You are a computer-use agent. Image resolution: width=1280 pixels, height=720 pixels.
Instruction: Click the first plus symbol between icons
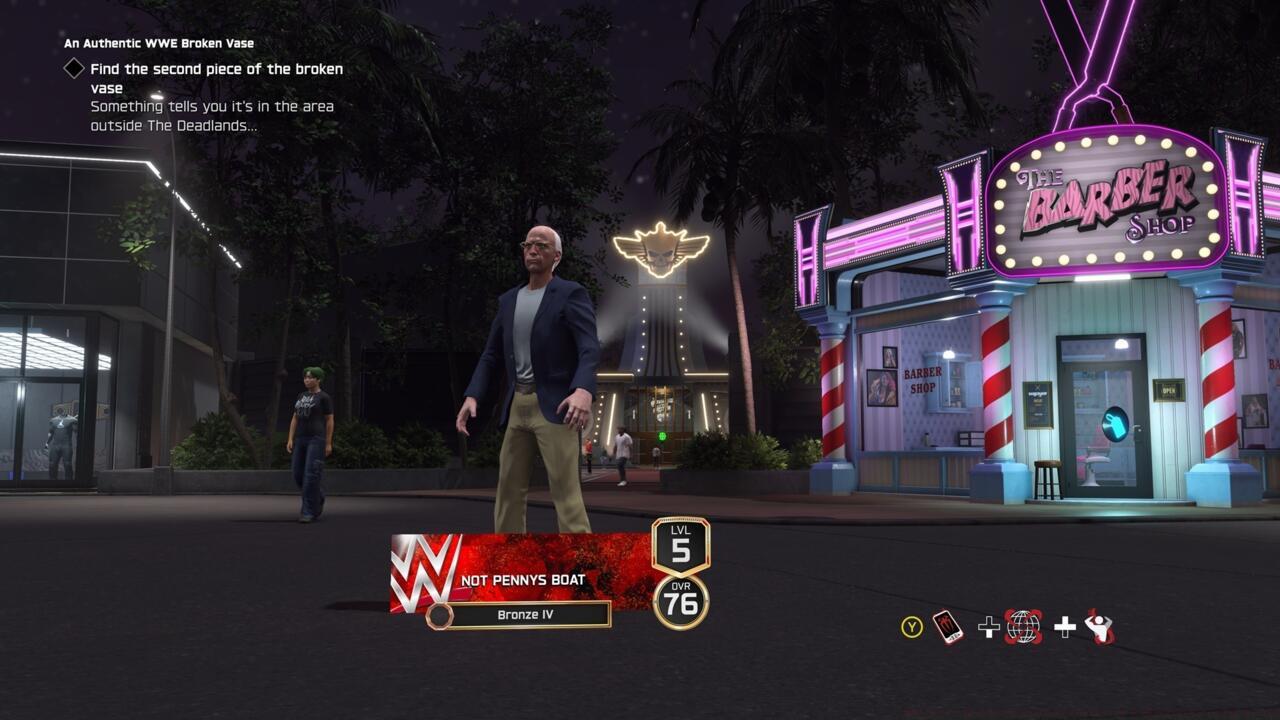click(x=988, y=627)
